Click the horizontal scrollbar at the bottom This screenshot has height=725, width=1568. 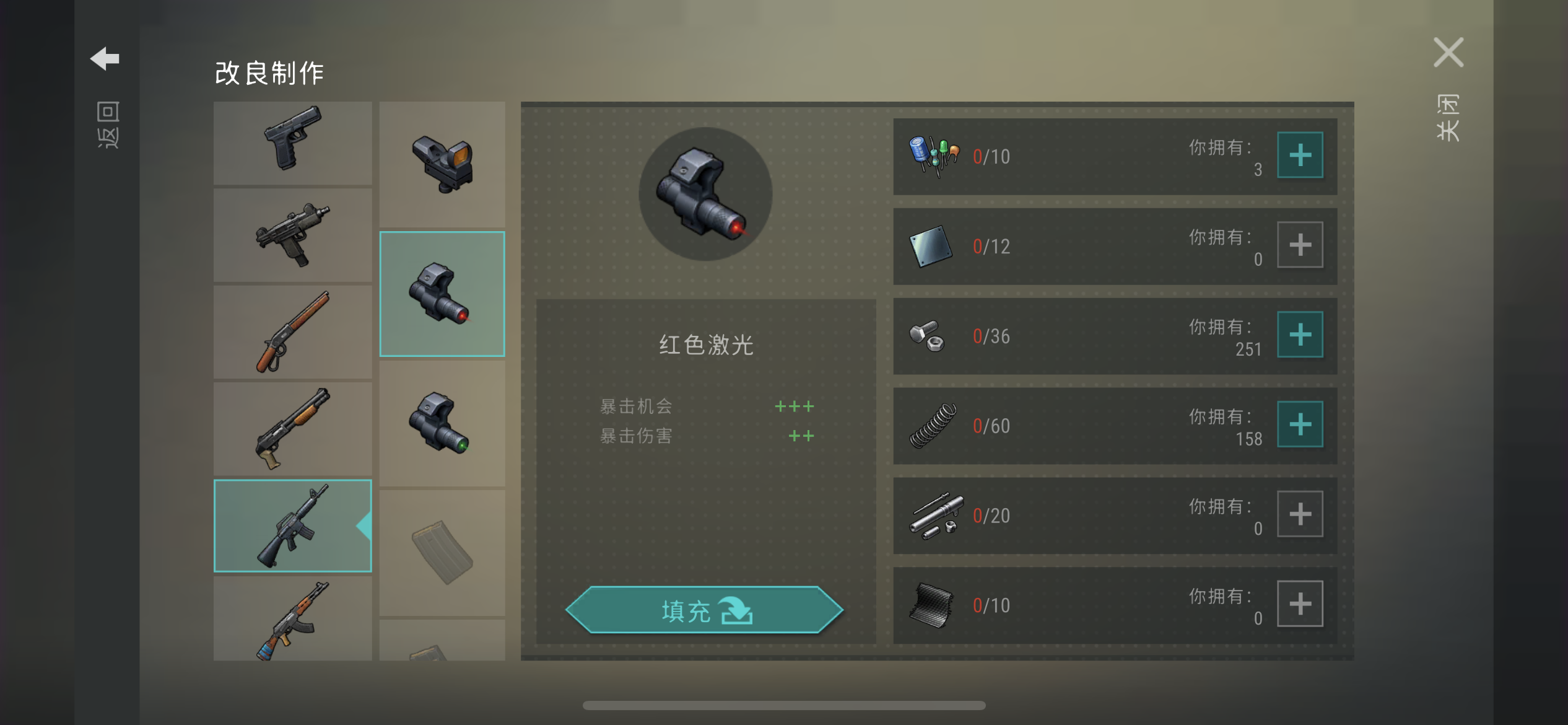click(x=784, y=705)
